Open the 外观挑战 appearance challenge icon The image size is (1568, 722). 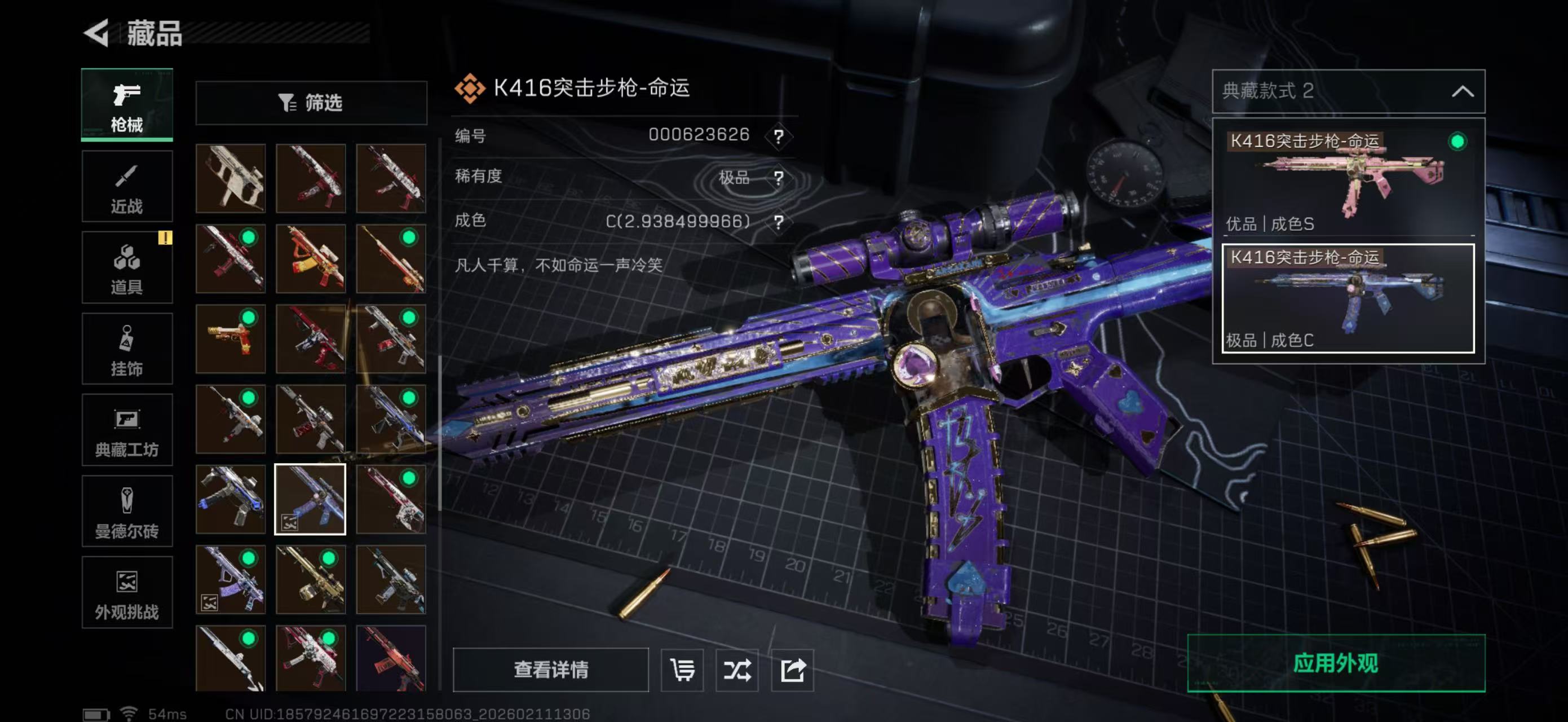(127, 592)
